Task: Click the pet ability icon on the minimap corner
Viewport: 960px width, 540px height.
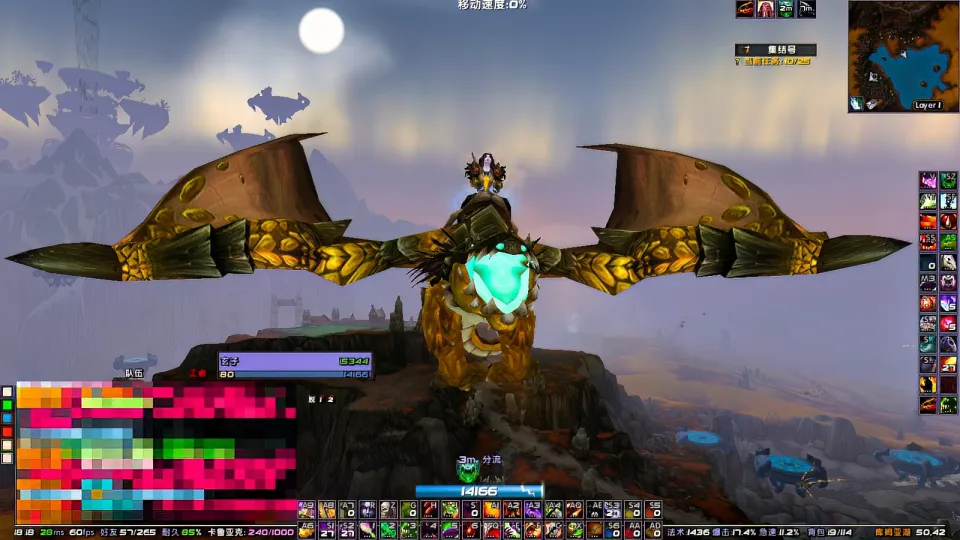Action: click(x=858, y=103)
